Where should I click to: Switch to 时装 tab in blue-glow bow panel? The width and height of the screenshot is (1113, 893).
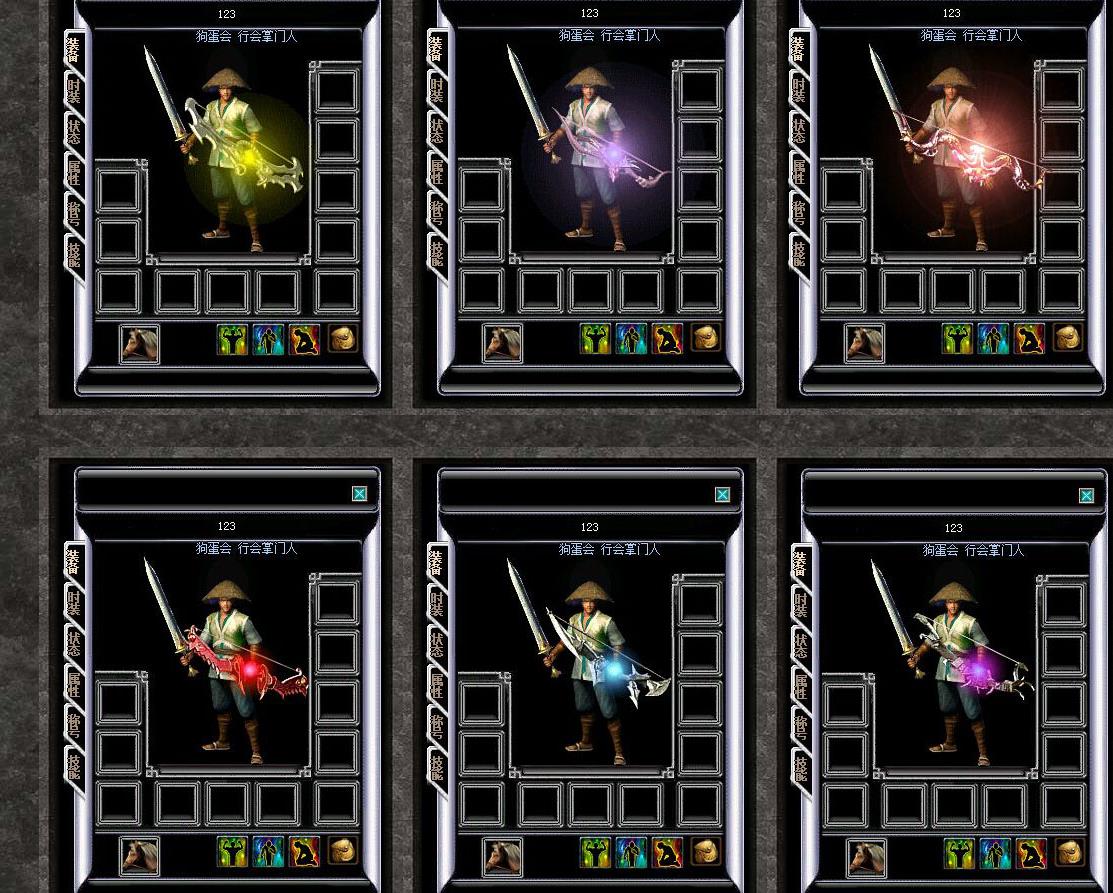click(438, 603)
